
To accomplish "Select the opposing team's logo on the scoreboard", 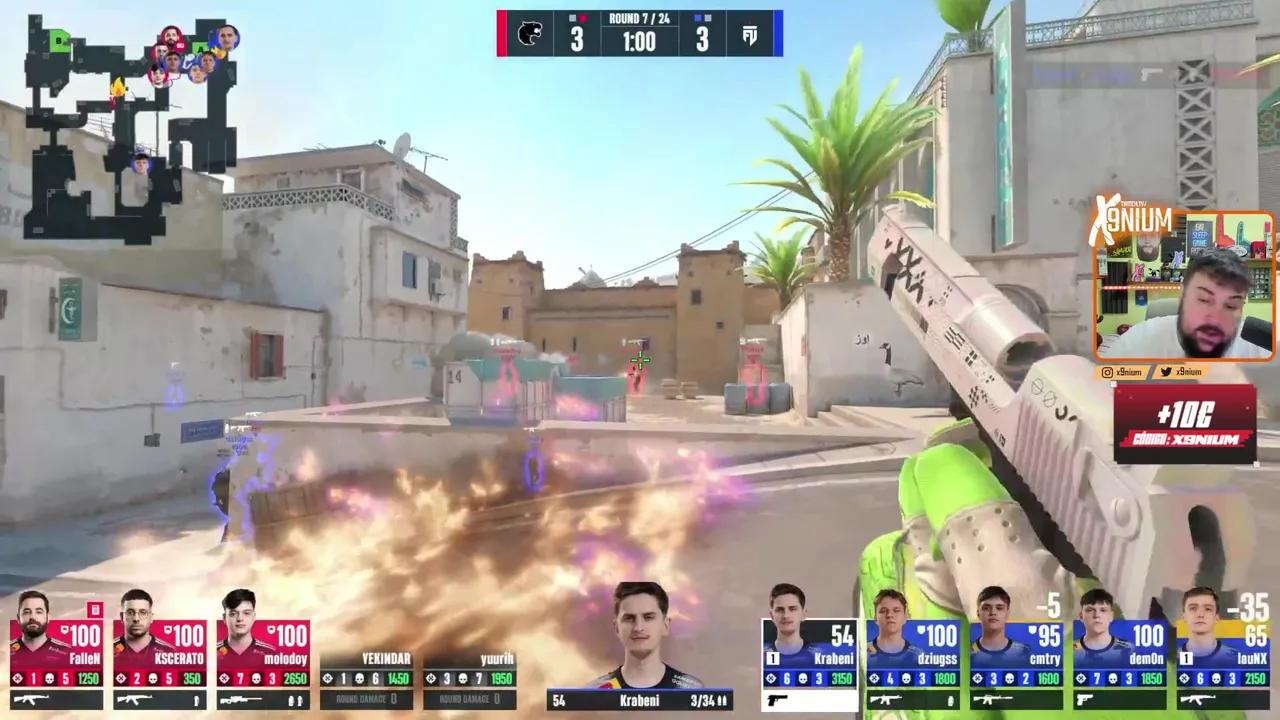I will pos(752,34).
